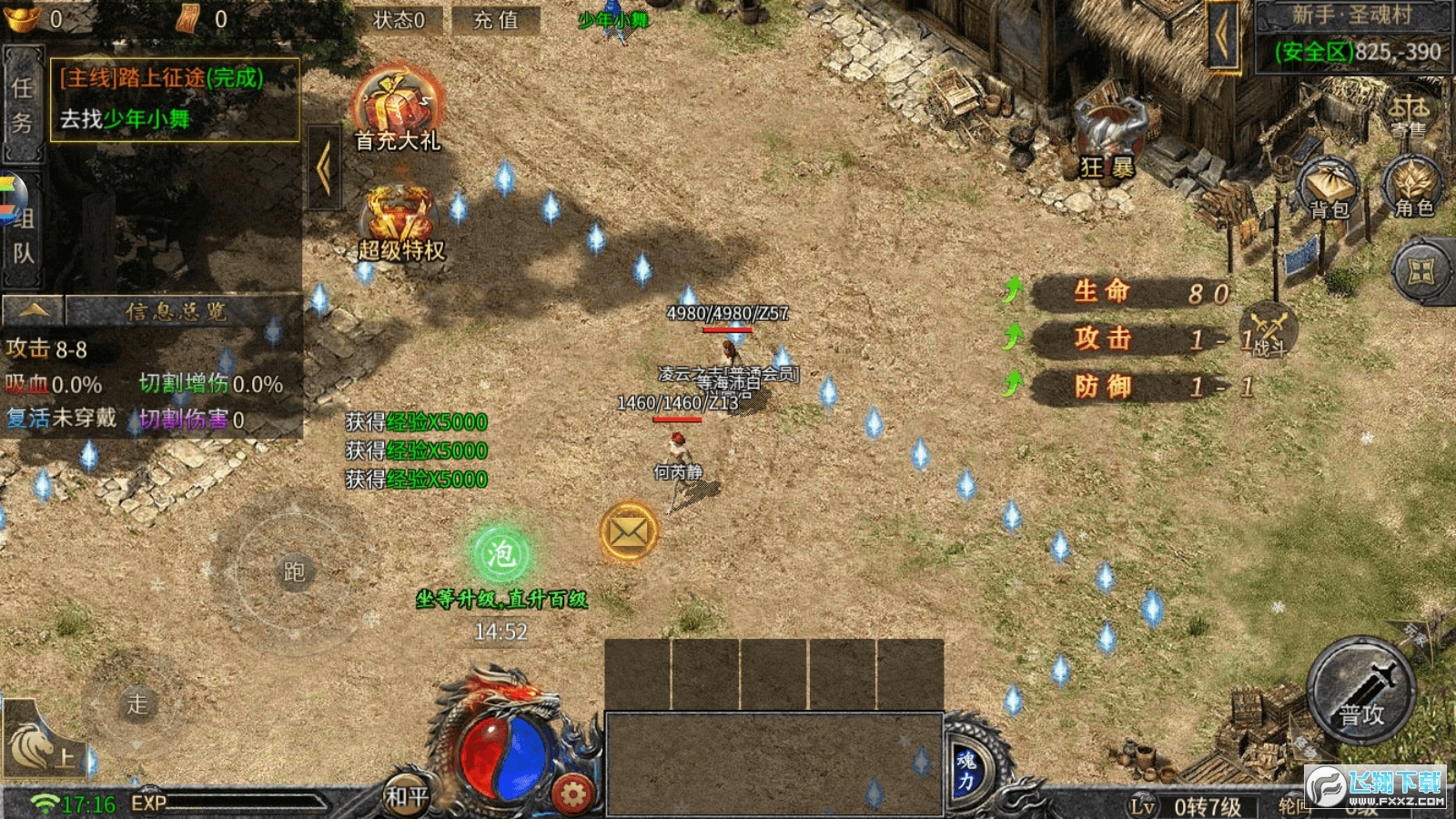This screenshot has height=819, width=1456.
Task: Open the orange gear settings button
Action: pos(572,794)
